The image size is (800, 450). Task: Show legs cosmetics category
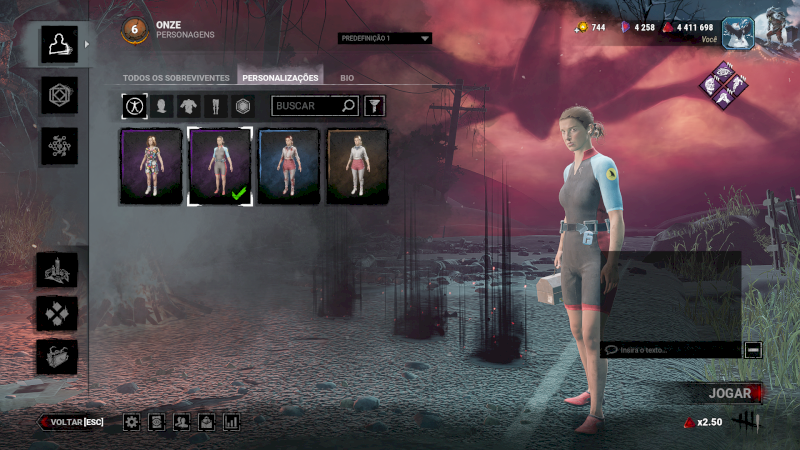[215, 105]
